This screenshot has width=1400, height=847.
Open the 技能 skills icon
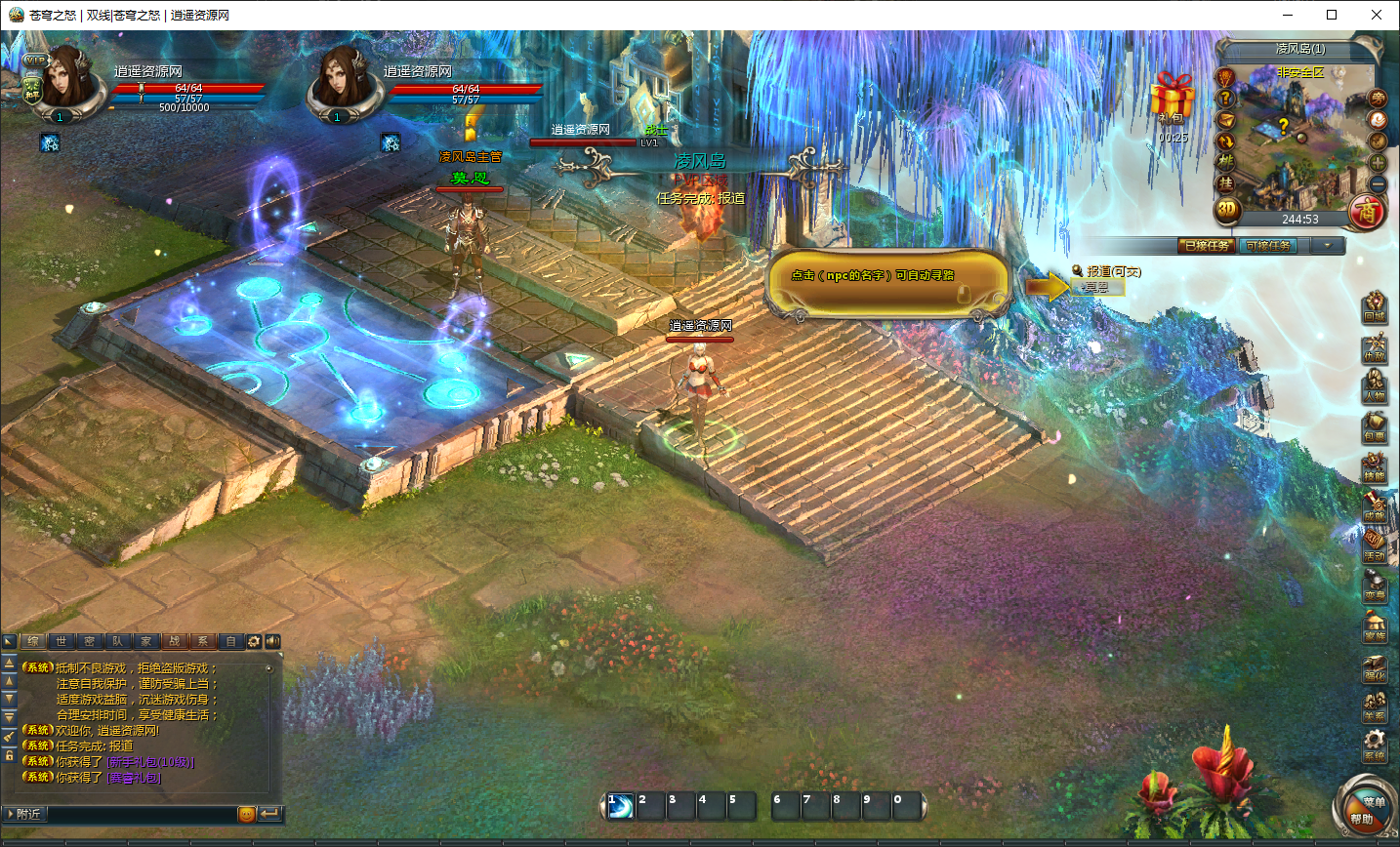pyautogui.click(x=1375, y=466)
